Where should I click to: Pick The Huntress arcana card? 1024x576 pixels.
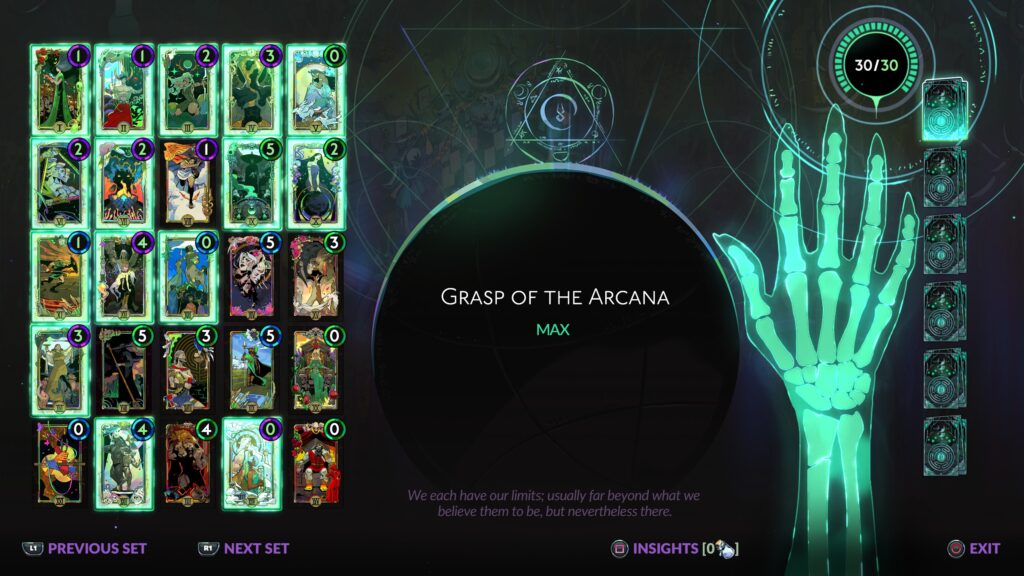click(x=187, y=88)
